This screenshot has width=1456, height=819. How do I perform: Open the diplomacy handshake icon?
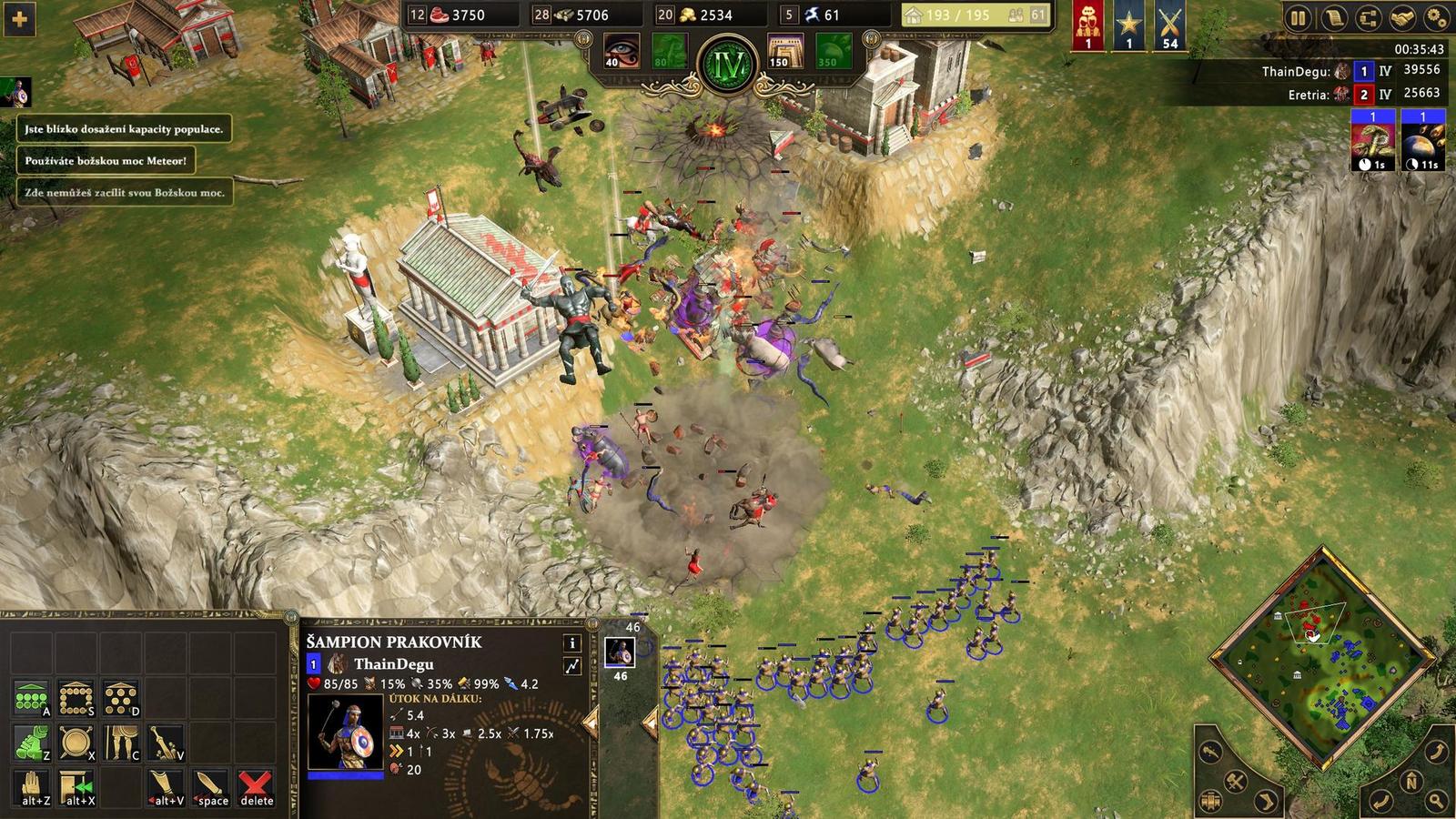(1404, 15)
